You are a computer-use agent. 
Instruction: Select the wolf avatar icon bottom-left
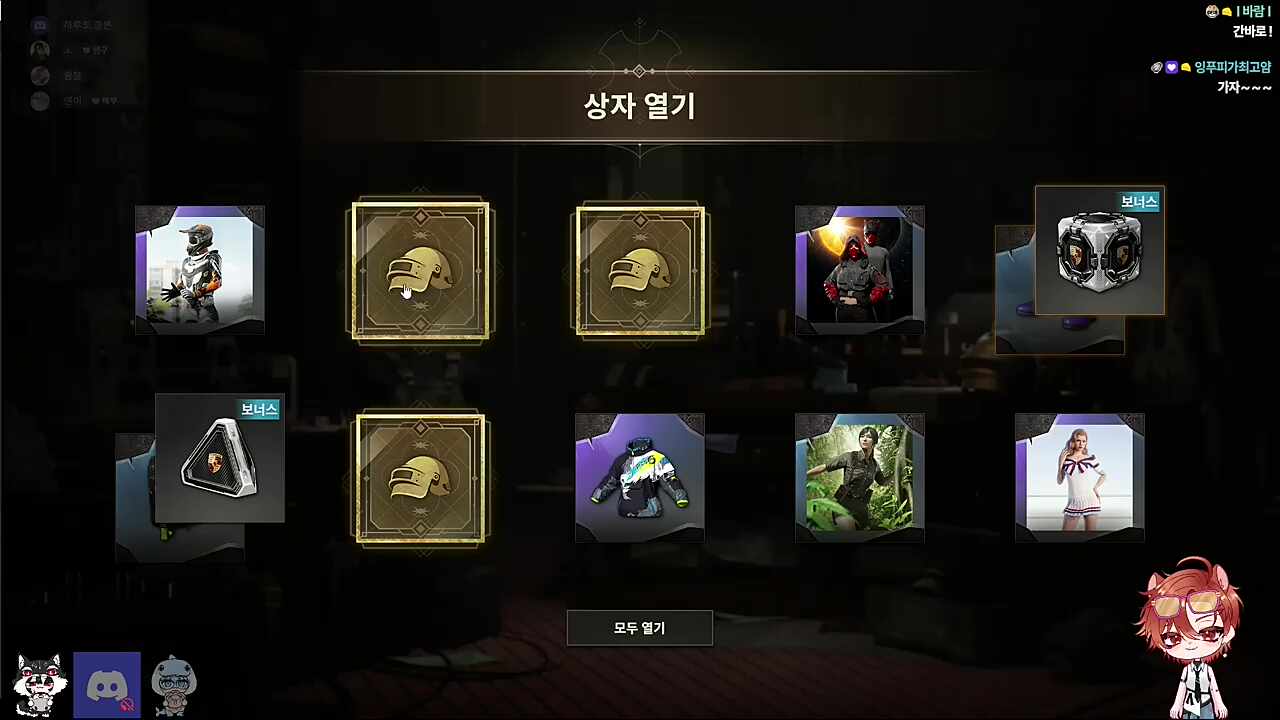click(x=40, y=683)
